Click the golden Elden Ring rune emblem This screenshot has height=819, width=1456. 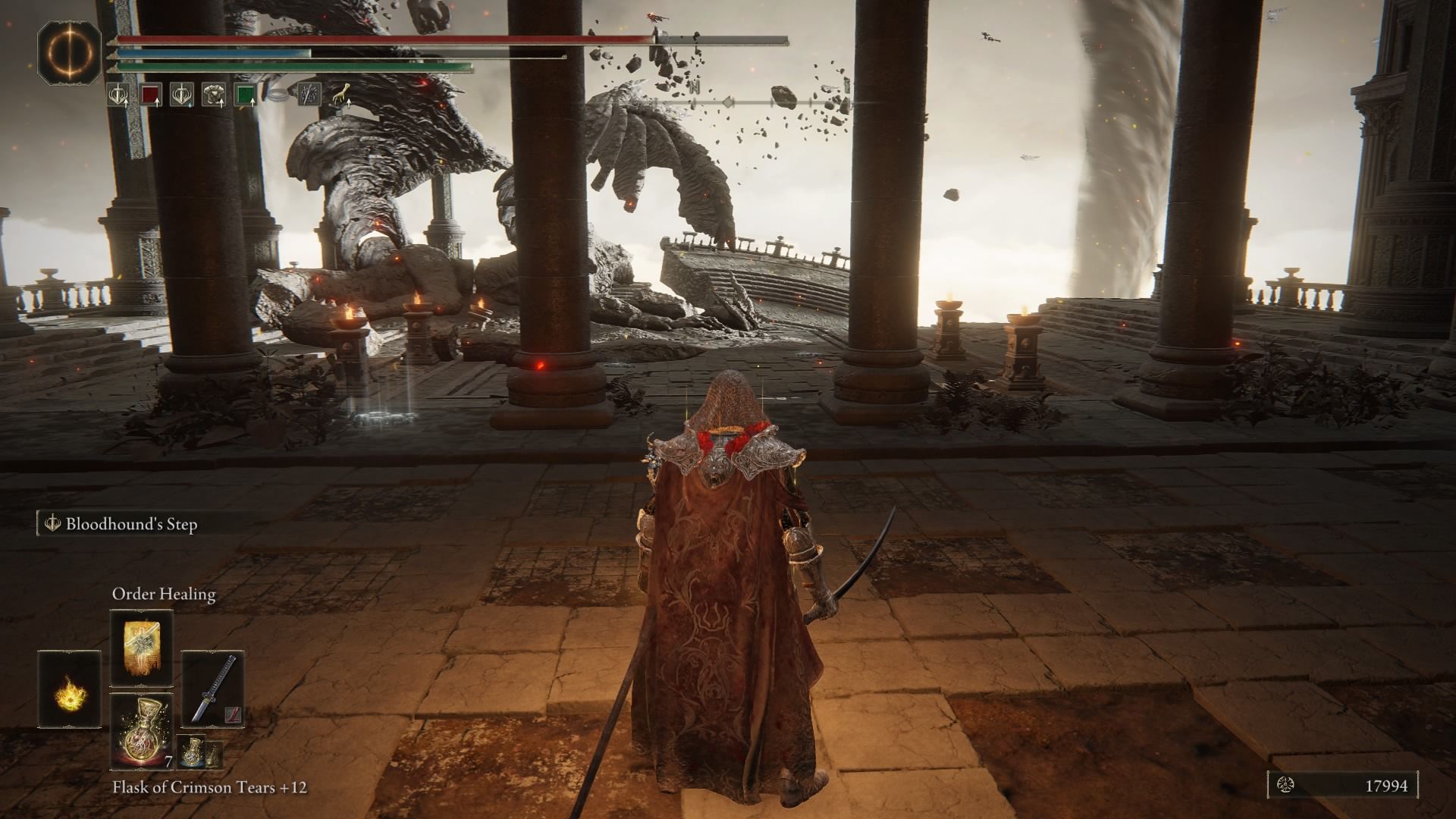(70, 52)
